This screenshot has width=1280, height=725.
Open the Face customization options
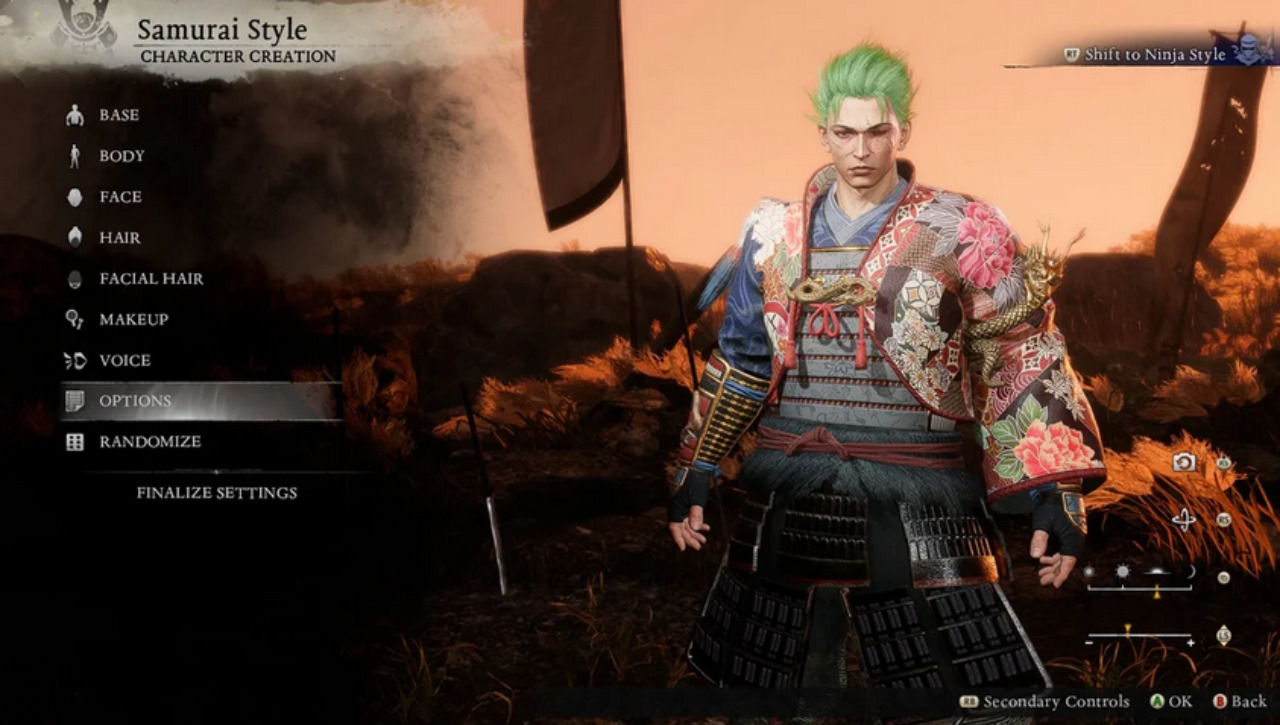pos(120,197)
